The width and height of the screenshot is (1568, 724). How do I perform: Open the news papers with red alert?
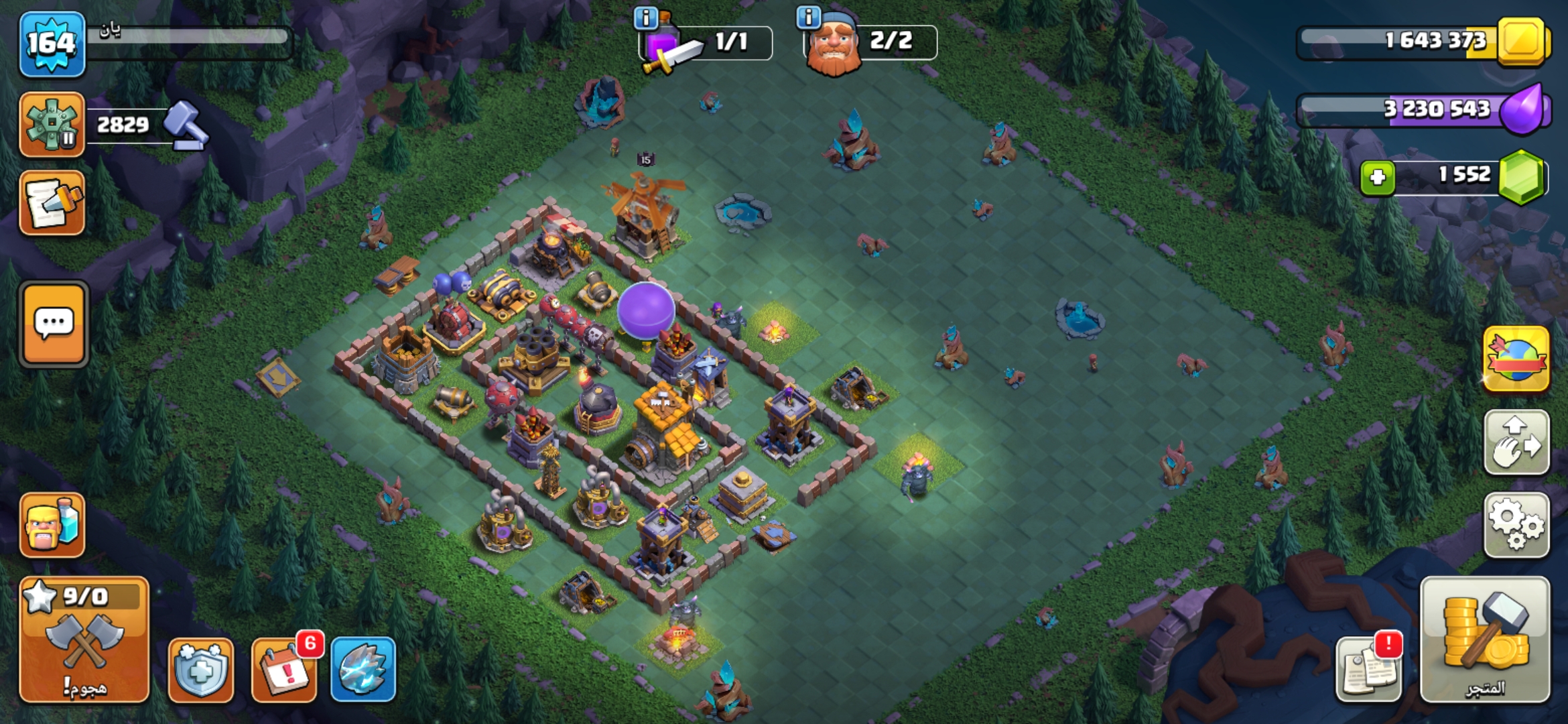click(1368, 669)
